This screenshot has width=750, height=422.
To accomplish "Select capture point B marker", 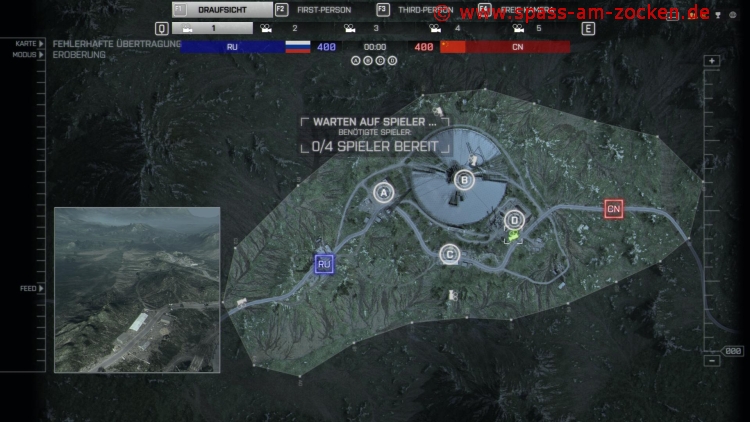I will [463, 180].
